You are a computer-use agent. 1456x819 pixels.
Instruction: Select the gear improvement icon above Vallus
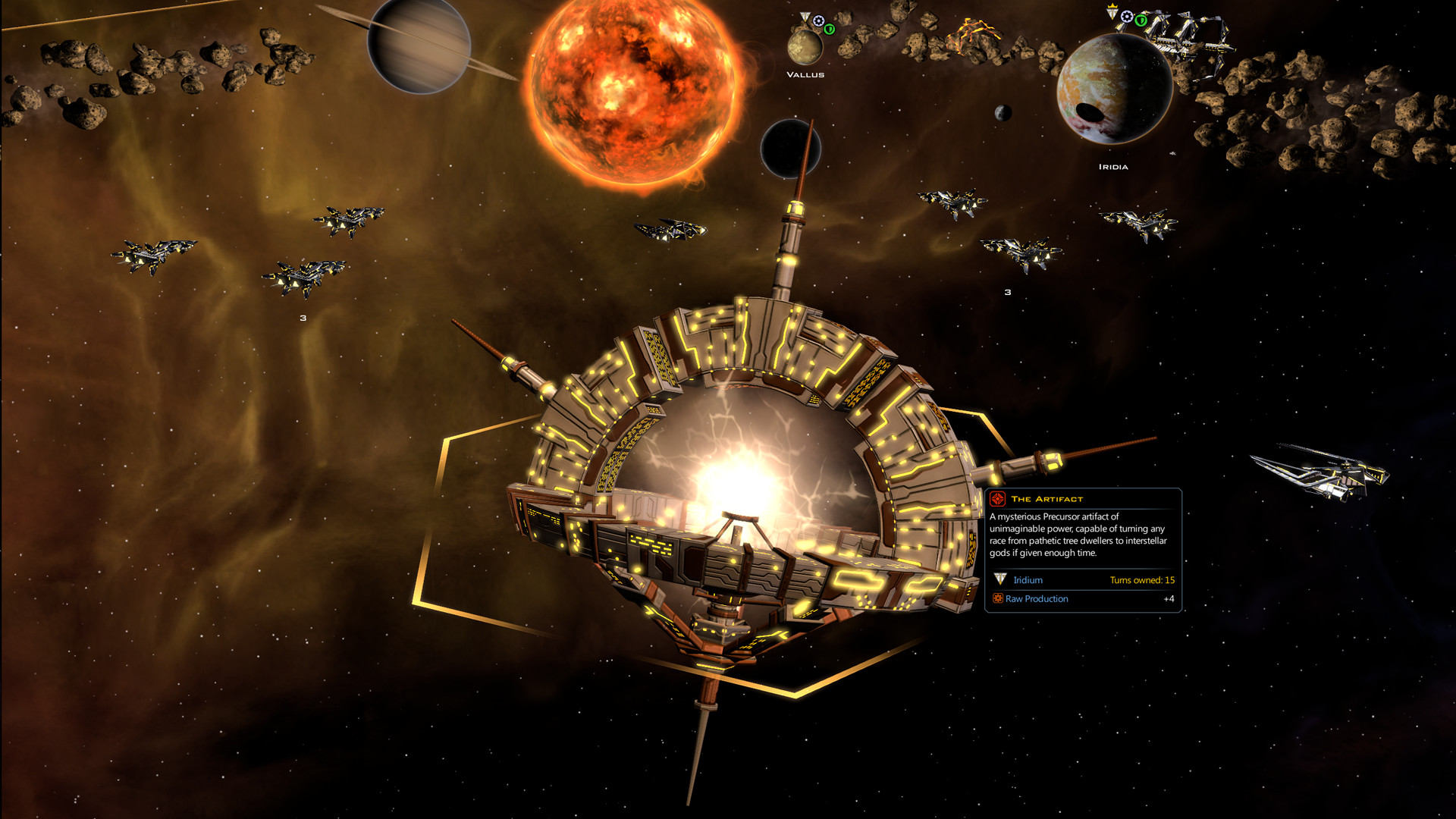pos(819,20)
